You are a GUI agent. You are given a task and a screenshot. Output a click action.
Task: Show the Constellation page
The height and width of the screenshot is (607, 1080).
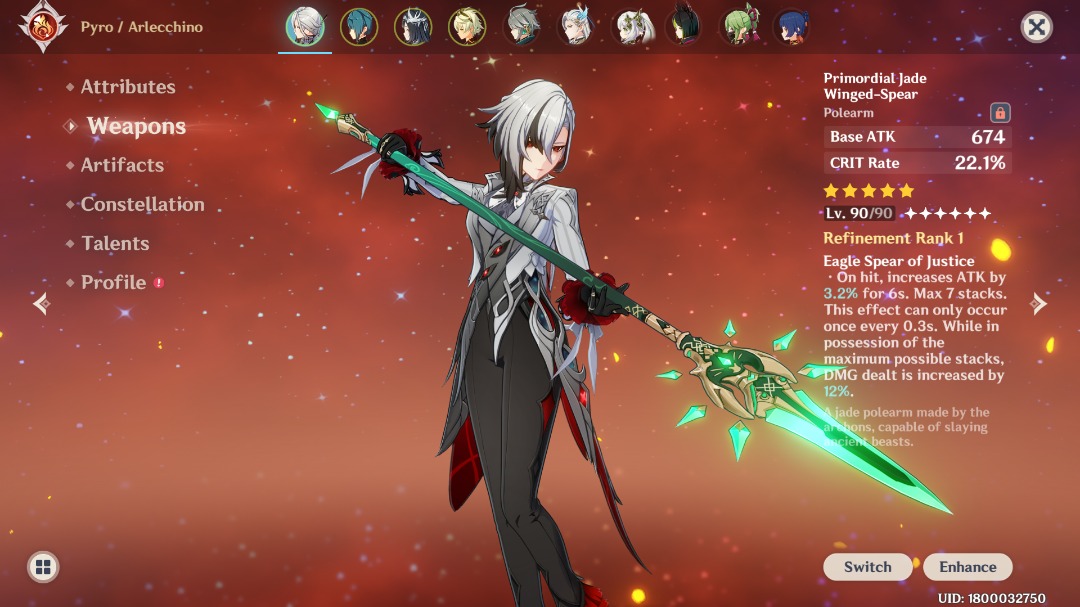(142, 204)
